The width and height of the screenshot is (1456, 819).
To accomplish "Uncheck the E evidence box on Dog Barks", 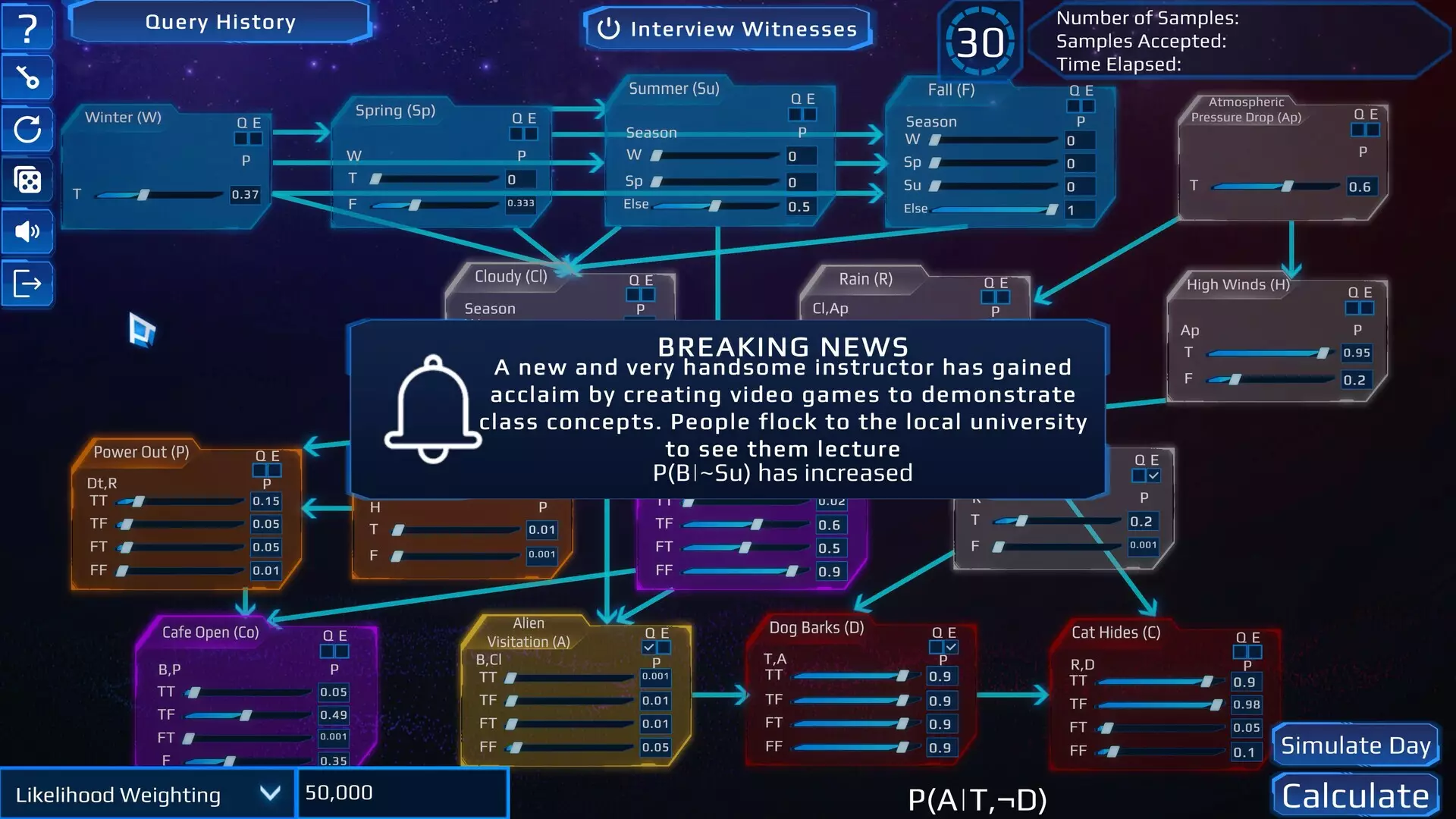I will coord(950,647).
